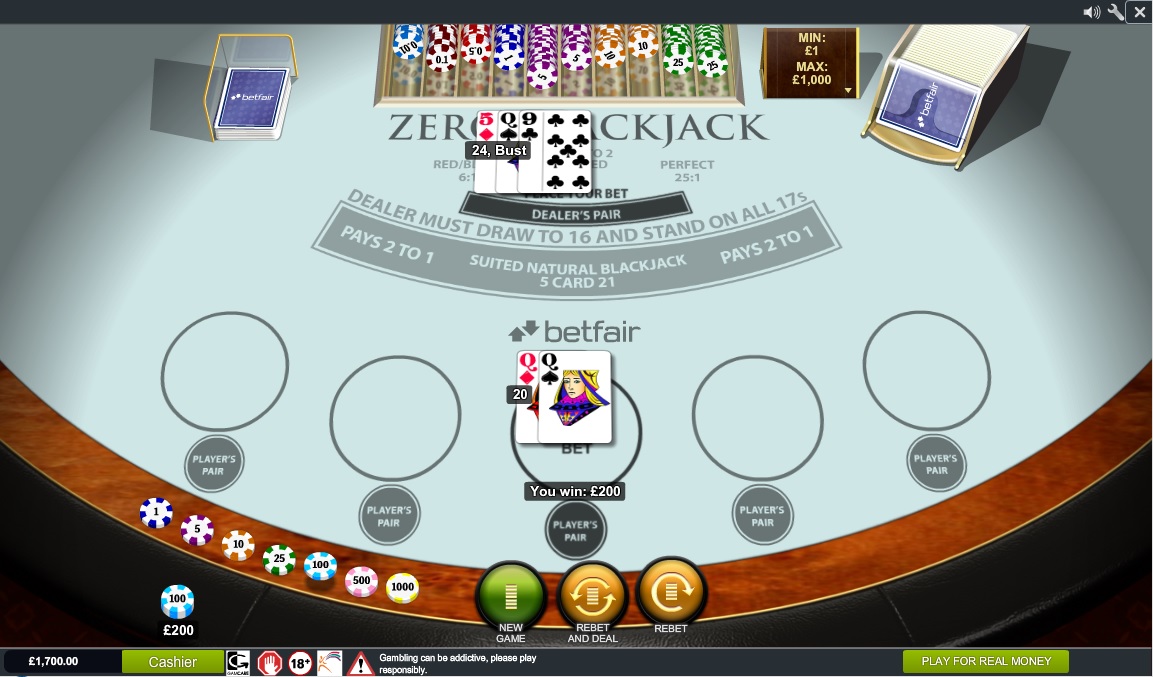Select the 1 value blue chip

point(156,513)
